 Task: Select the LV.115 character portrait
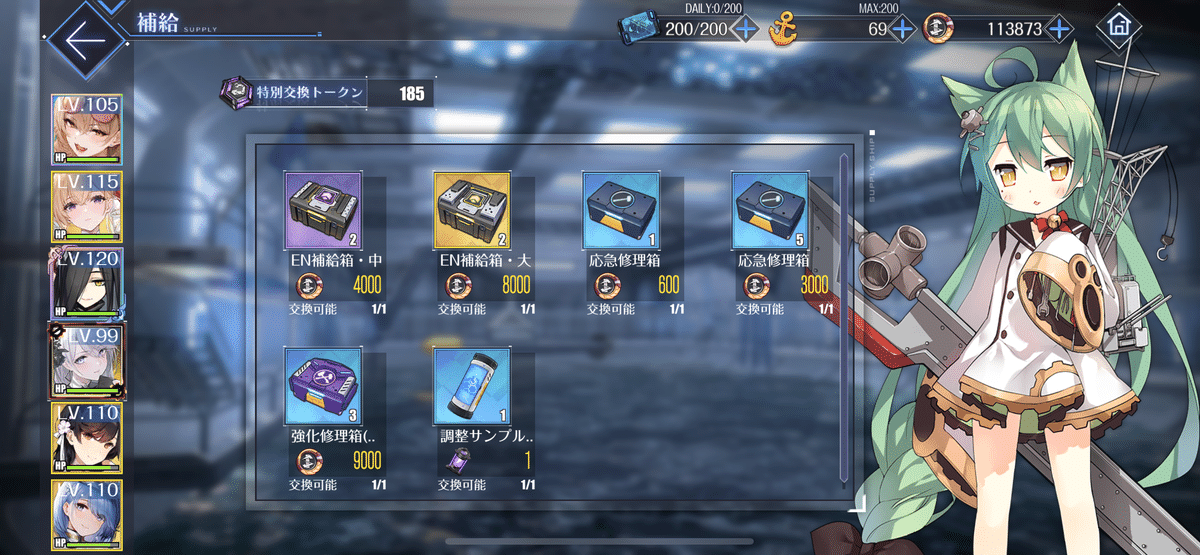click(x=86, y=208)
